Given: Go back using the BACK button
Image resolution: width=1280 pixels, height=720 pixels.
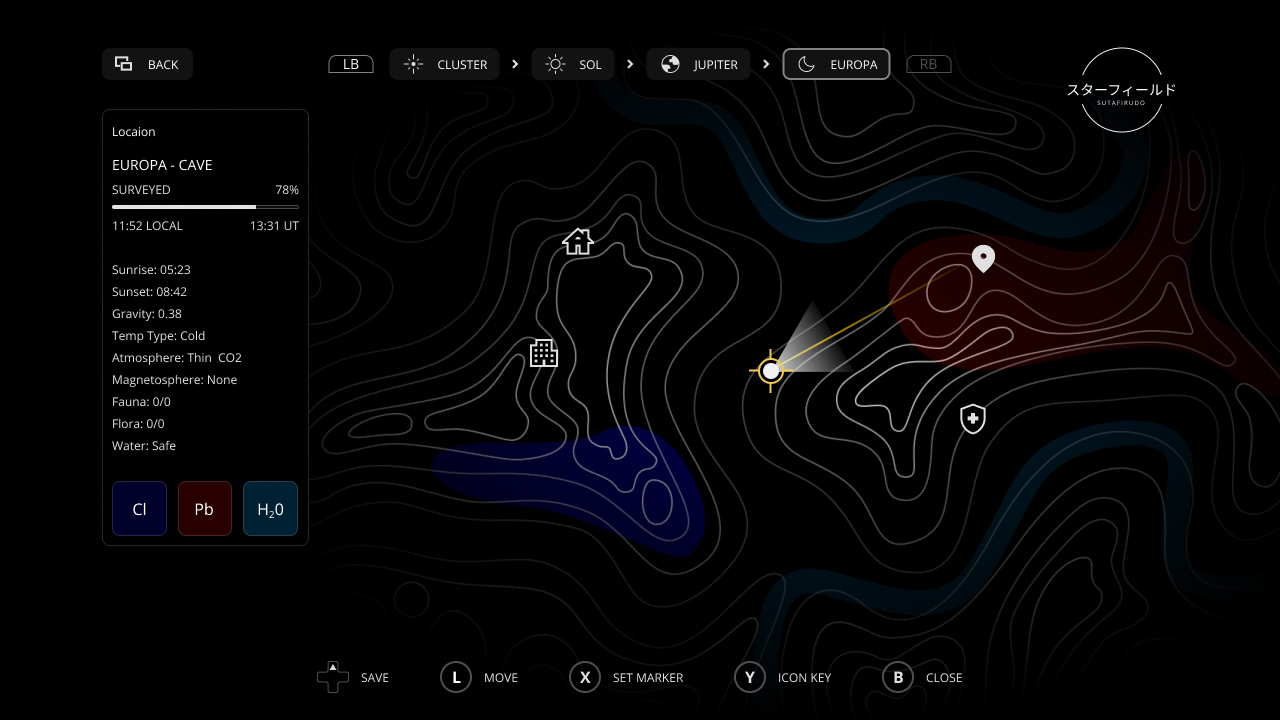Looking at the screenshot, I should [147, 64].
